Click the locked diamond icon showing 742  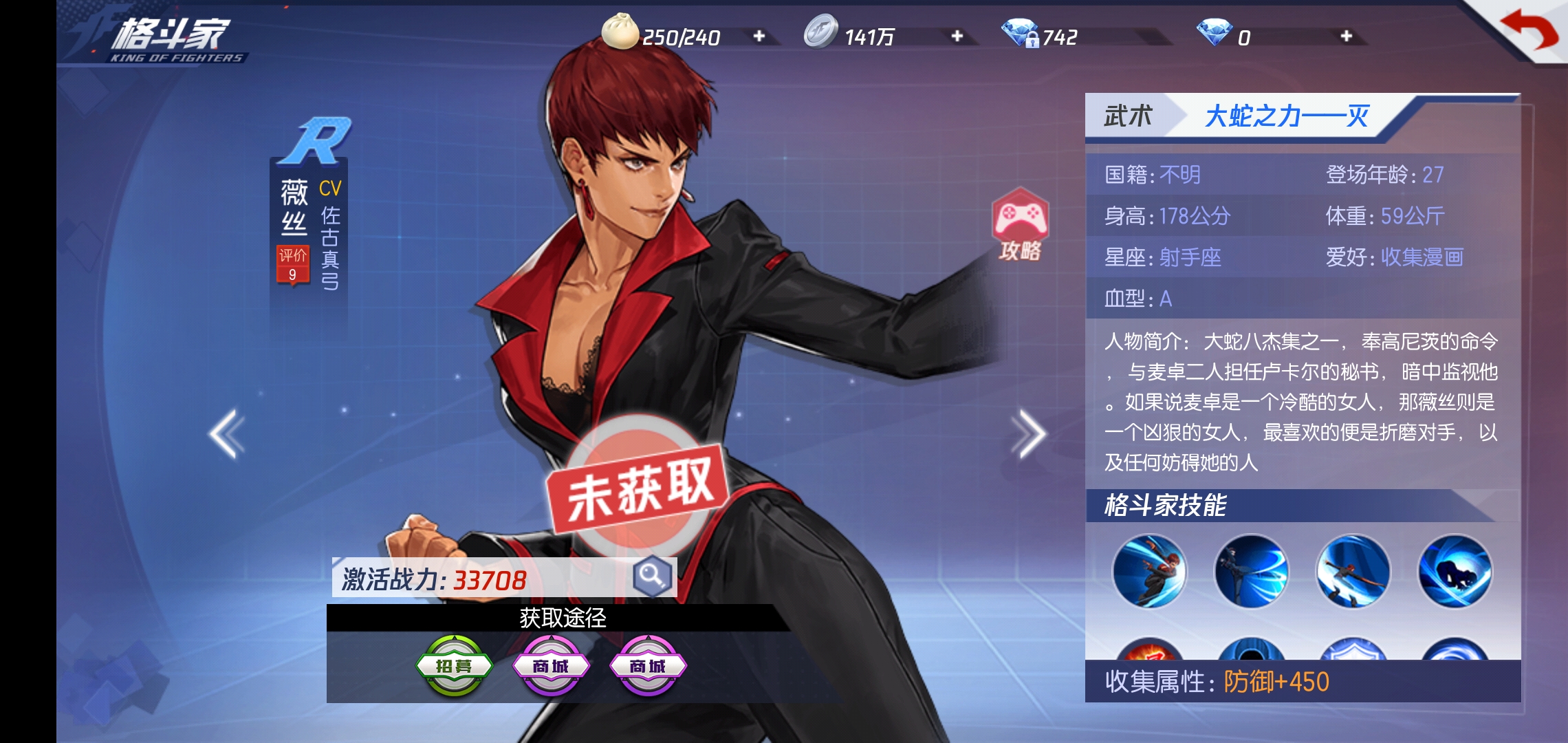tap(1021, 31)
